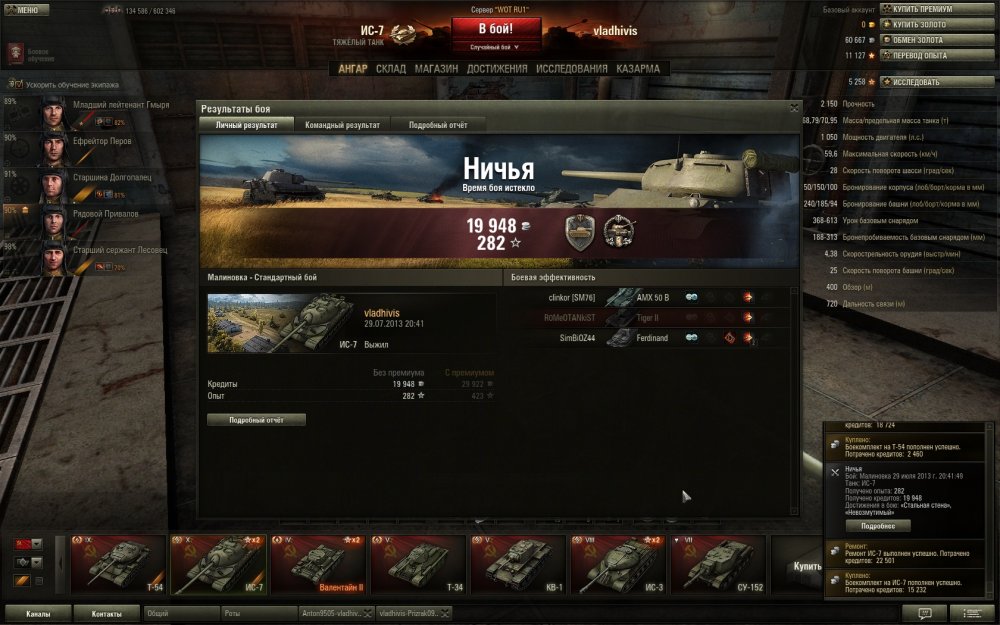Close the battle results window
This screenshot has height=625, width=1000.
tap(794, 108)
